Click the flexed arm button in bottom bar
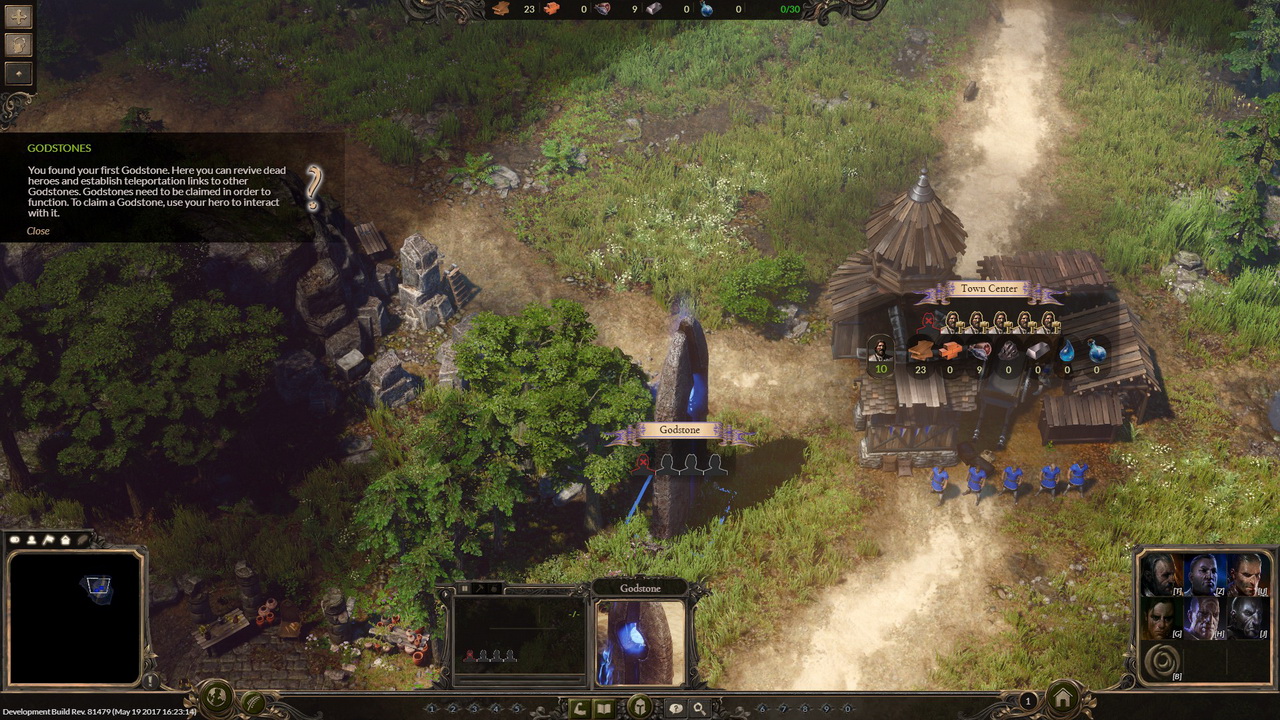The width and height of the screenshot is (1280, 720). tap(578, 709)
